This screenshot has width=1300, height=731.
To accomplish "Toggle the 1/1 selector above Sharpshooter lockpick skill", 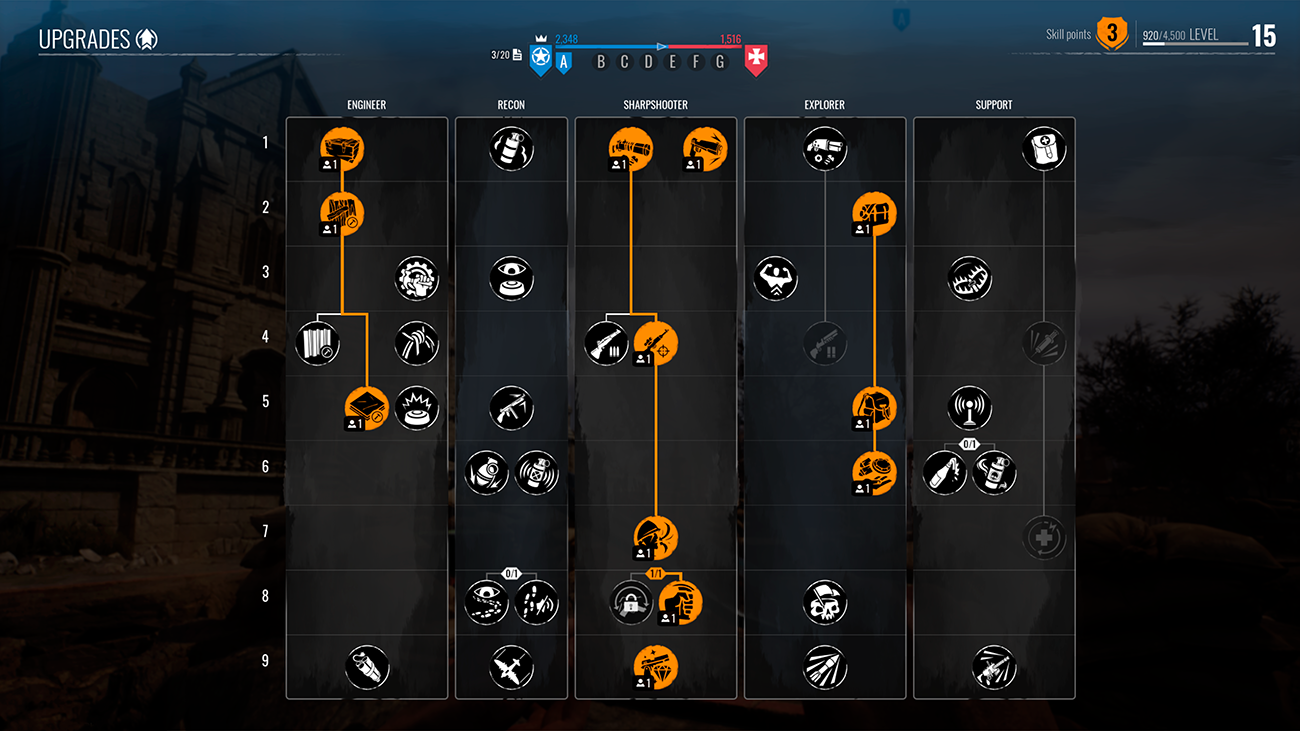I will coord(655,575).
